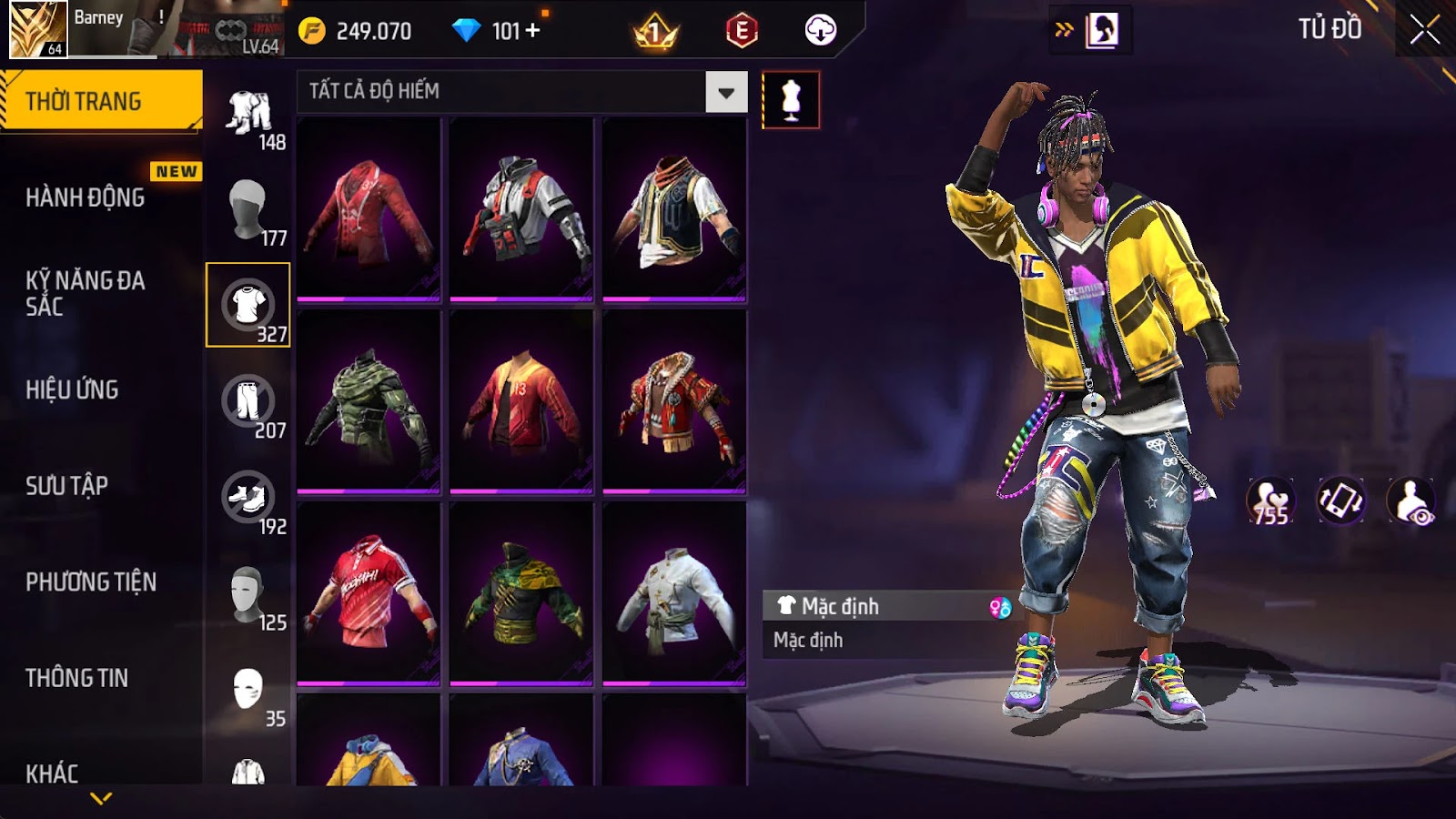Open the Tất Cả Độ Hiếm rarity dropdown
This screenshot has width=1456, height=819.
click(725, 92)
